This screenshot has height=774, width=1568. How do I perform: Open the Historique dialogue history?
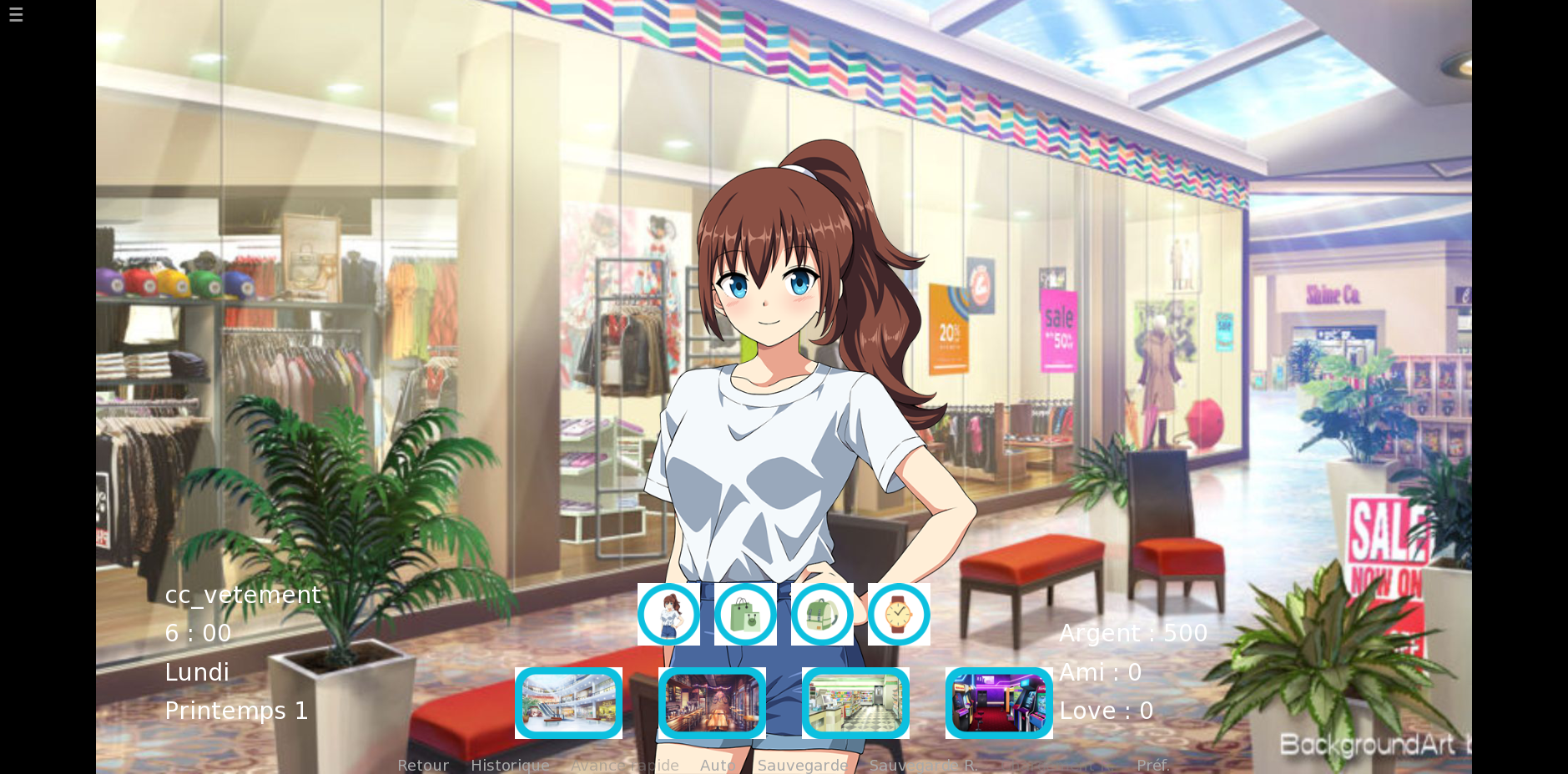click(x=510, y=765)
